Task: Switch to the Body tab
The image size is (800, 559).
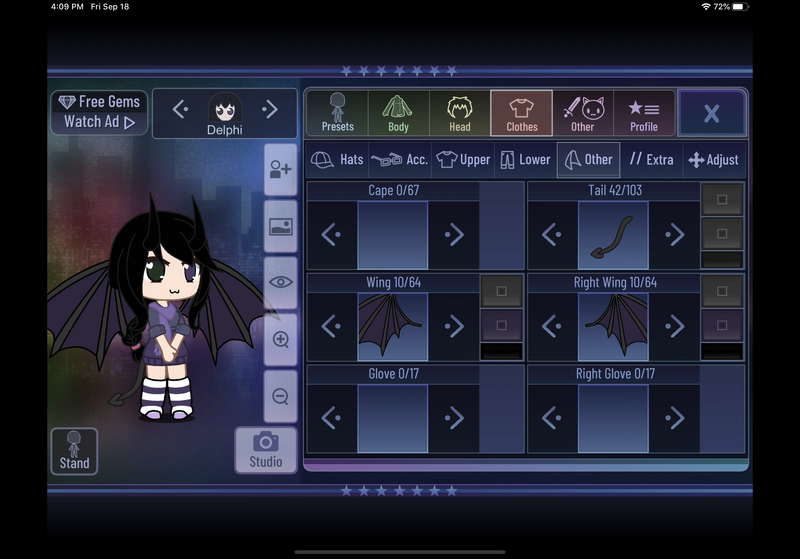Action: pyautogui.click(x=398, y=113)
